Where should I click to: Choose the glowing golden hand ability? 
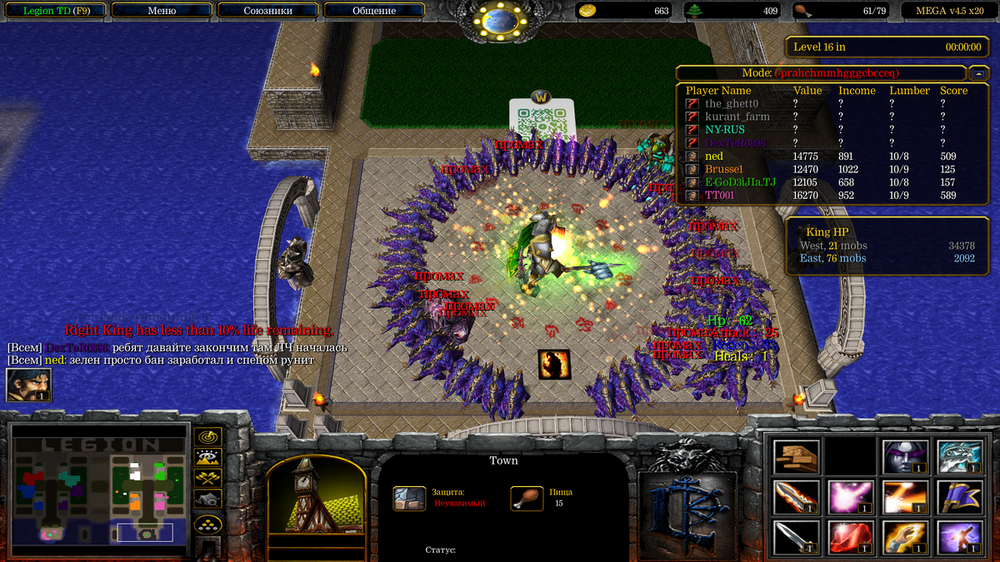[x=904, y=537]
